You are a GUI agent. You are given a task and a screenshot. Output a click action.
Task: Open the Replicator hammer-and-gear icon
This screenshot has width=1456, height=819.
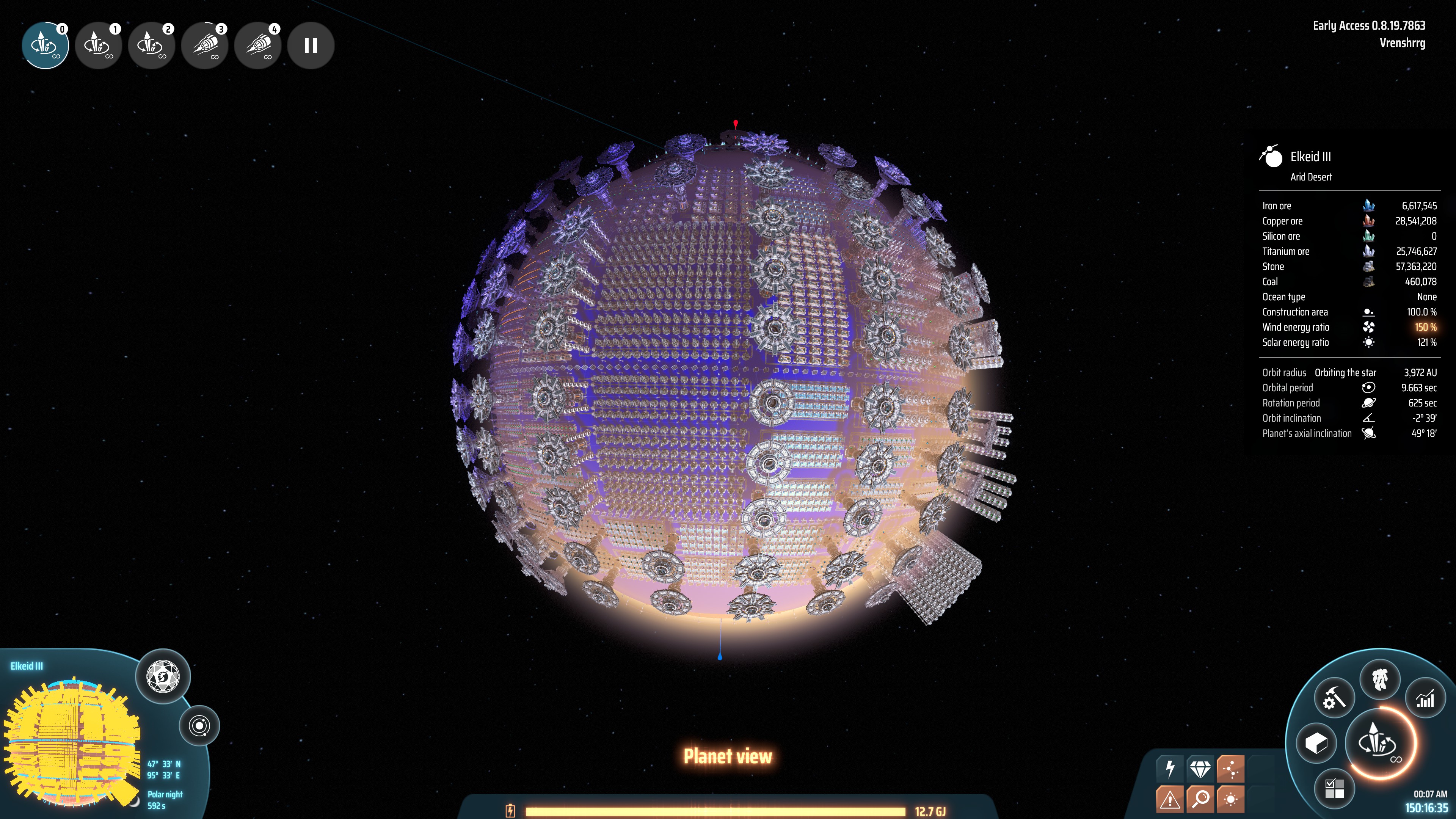(1335, 699)
